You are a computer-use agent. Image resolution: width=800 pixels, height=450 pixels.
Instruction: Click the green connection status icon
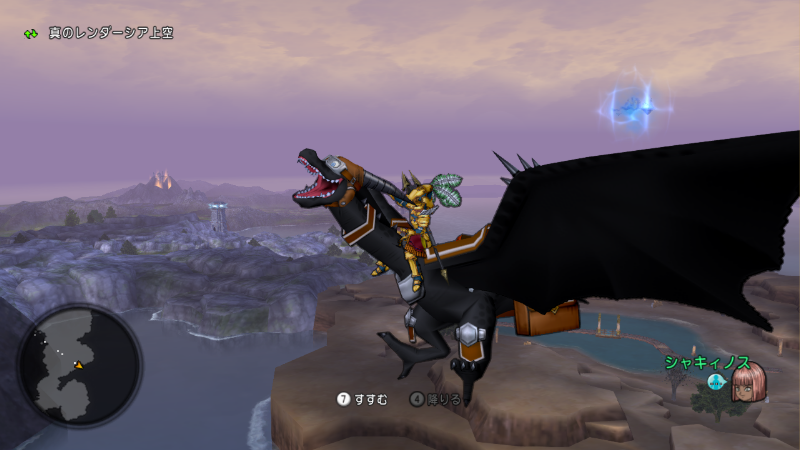(x=31, y=34)
